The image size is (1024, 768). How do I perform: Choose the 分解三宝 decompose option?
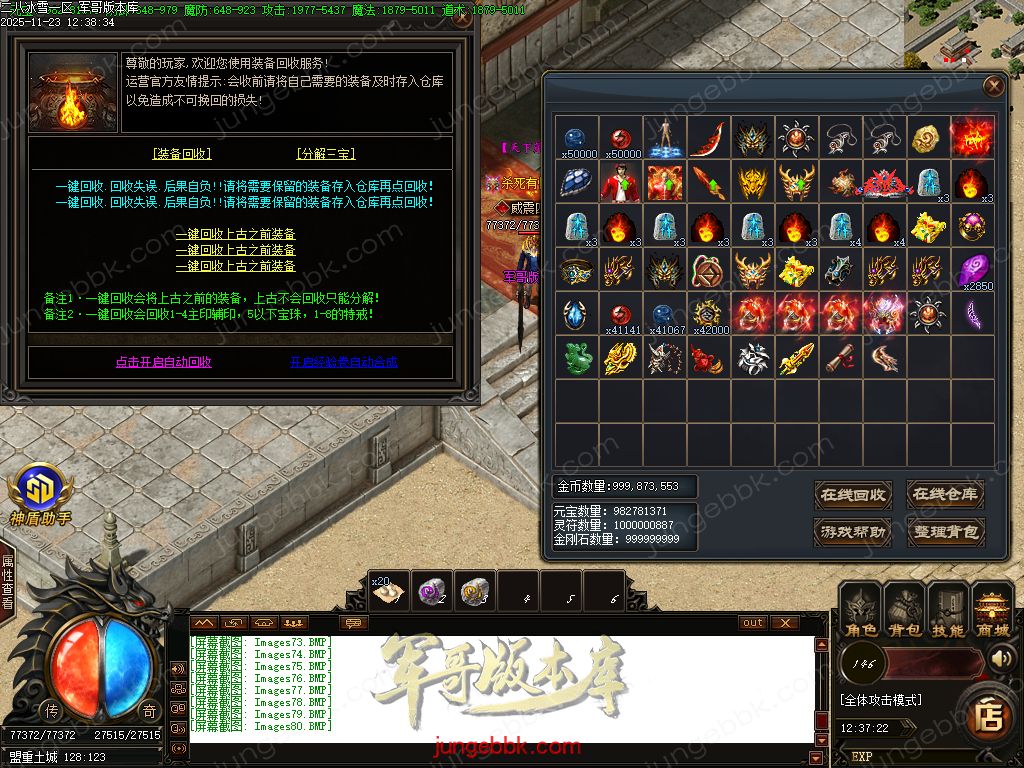coord(326,154)
